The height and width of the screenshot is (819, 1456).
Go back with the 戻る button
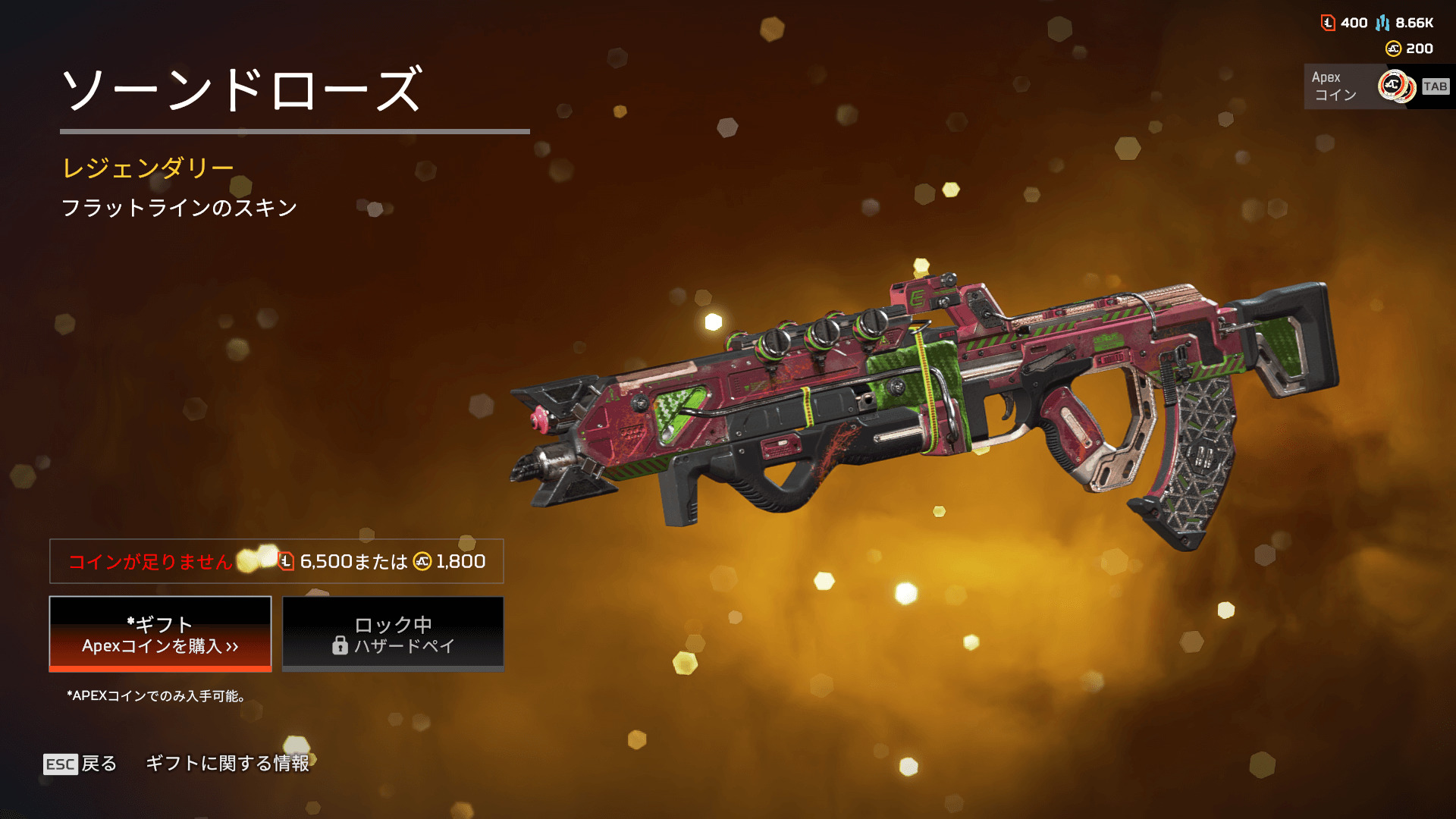pyautogui.click(x=80, y=764)
